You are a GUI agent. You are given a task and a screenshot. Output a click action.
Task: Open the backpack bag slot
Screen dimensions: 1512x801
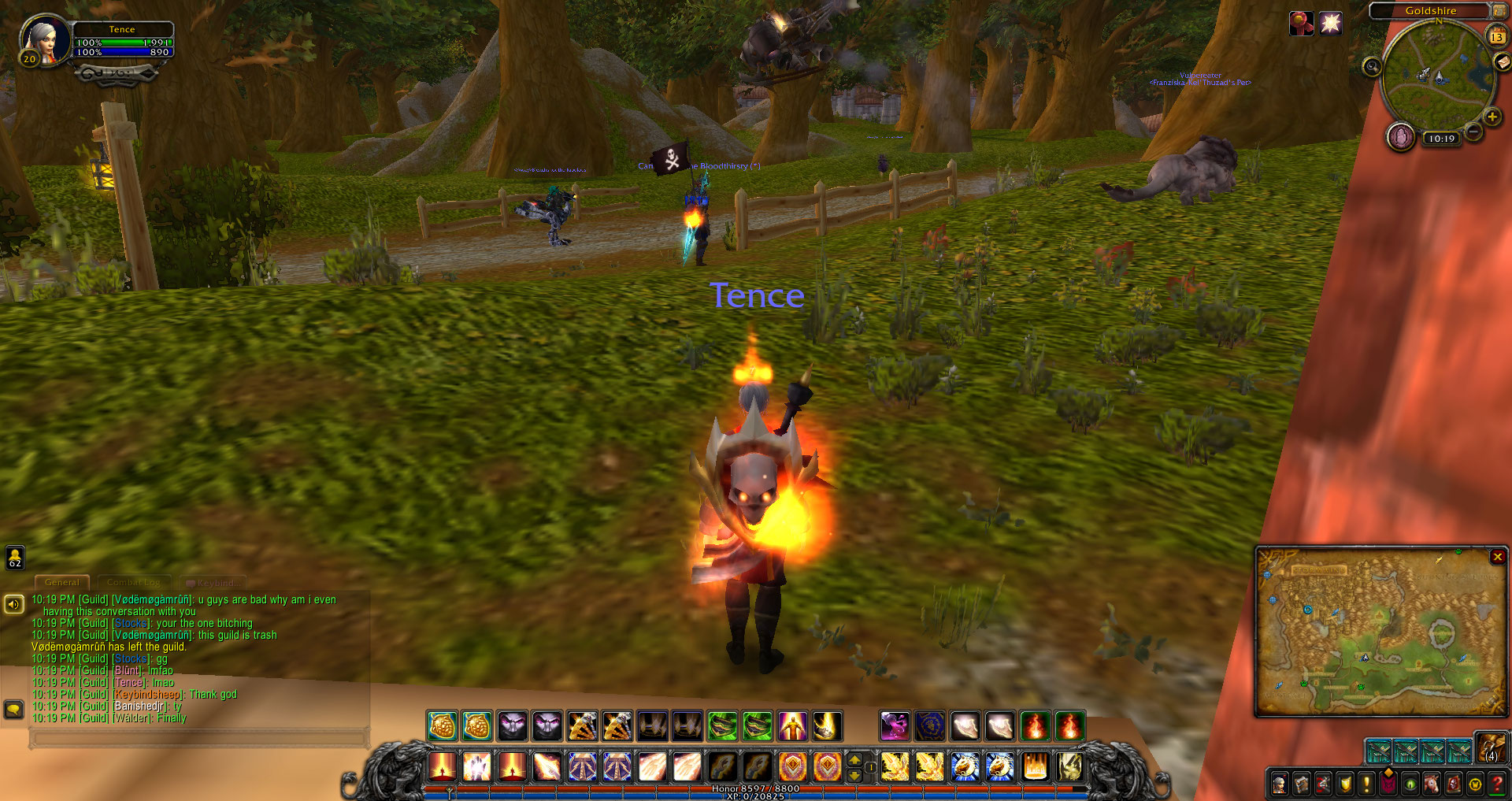pyautogui.click(x=1490, y=748)
